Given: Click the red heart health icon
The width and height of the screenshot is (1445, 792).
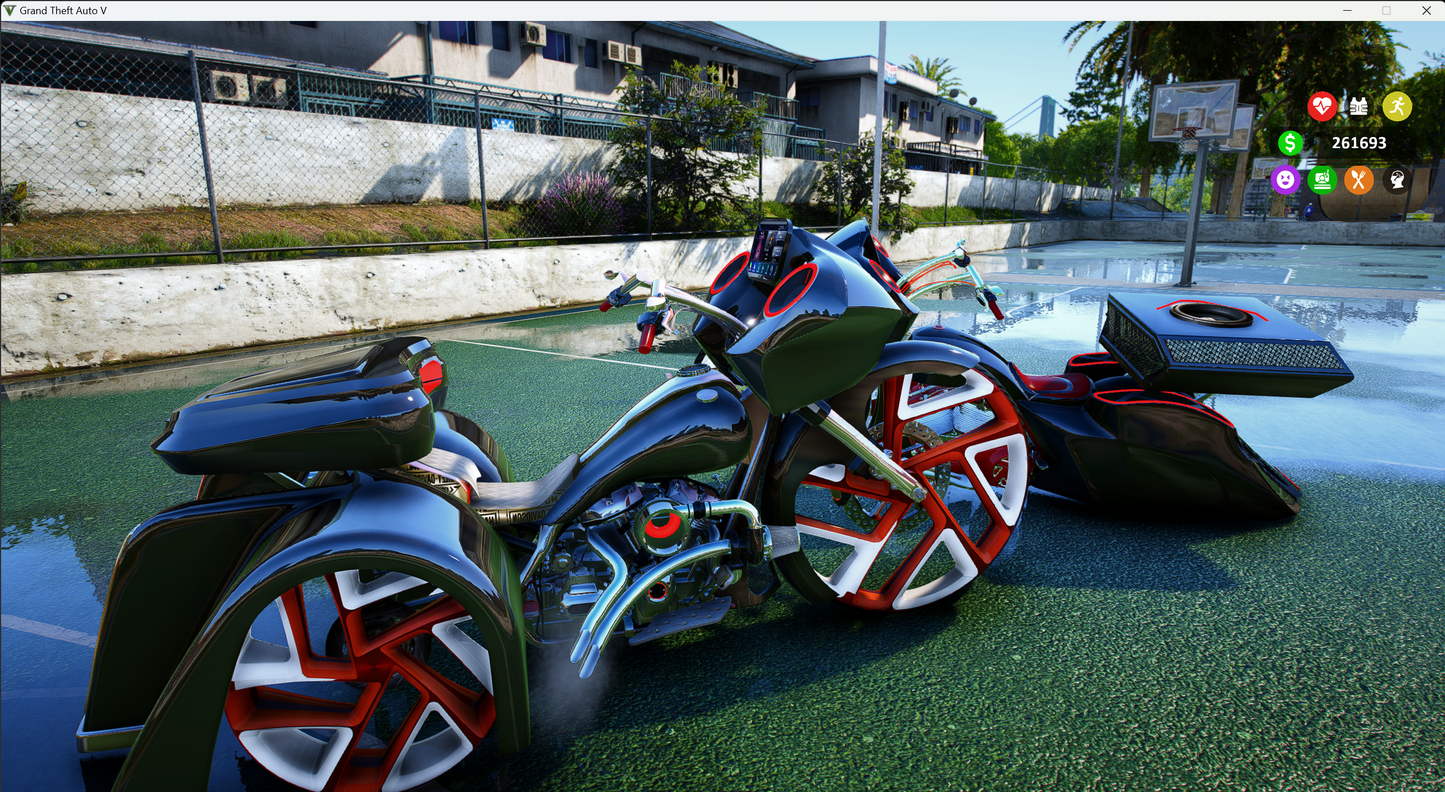Looking at the screenshot, I should click(x=1322, y=106).
